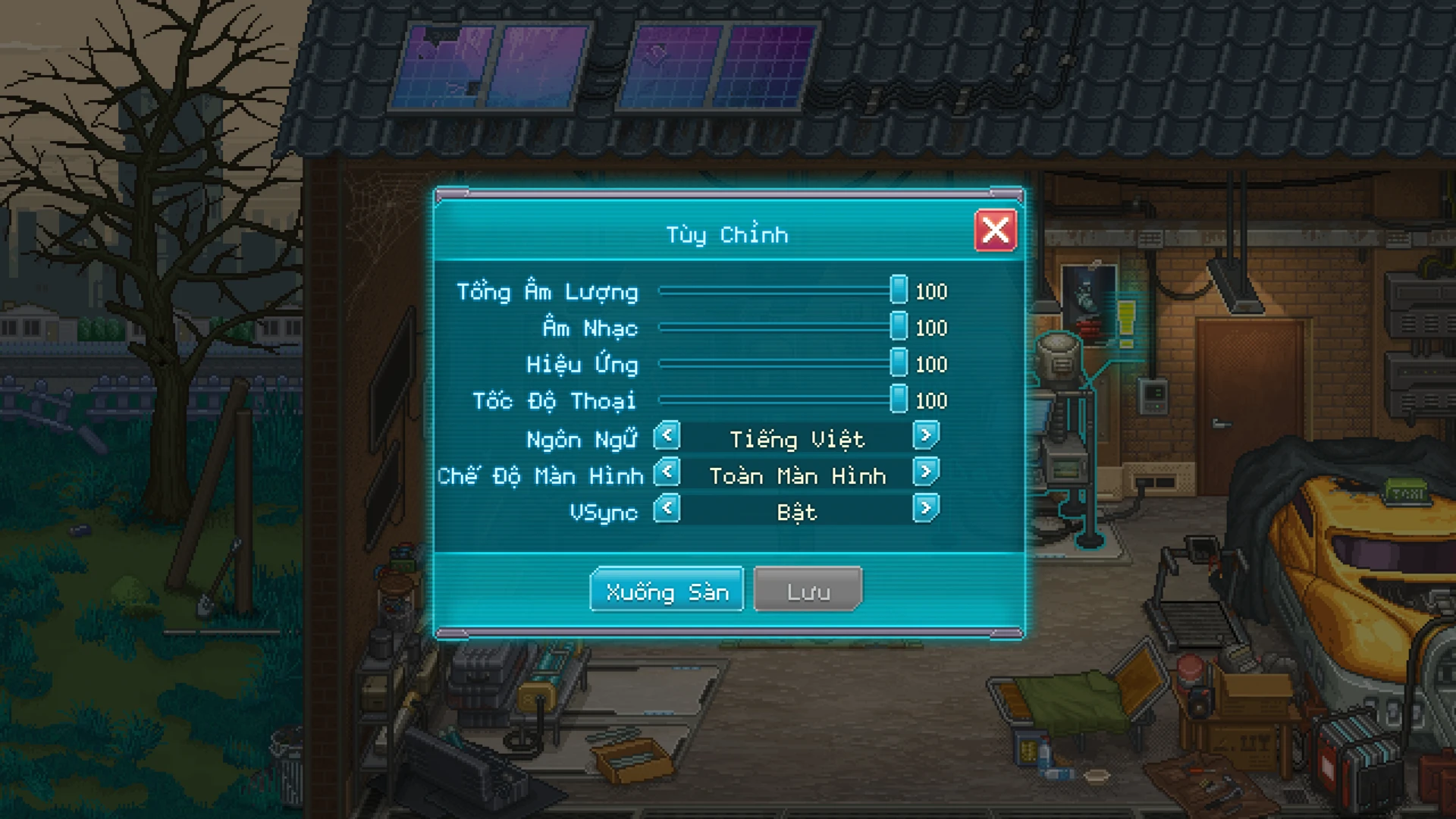Close the Tùy Chỉnh dialog with the X

(x=996, y=231)
